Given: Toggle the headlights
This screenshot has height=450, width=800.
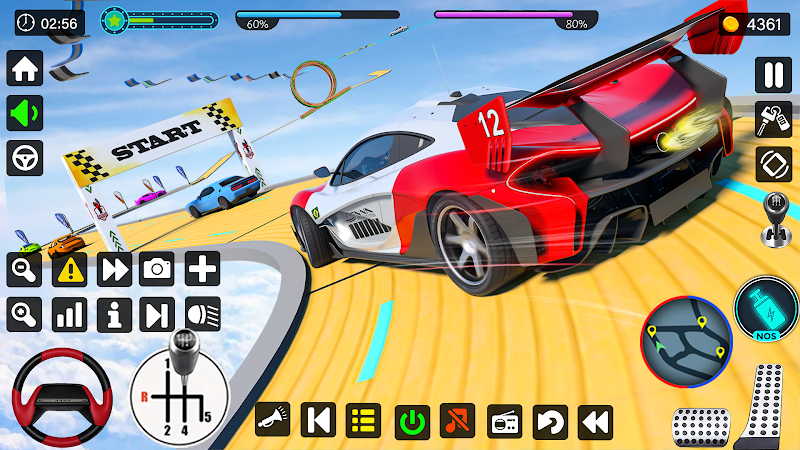Looking at the screenshot, I should tap(202, 314).
